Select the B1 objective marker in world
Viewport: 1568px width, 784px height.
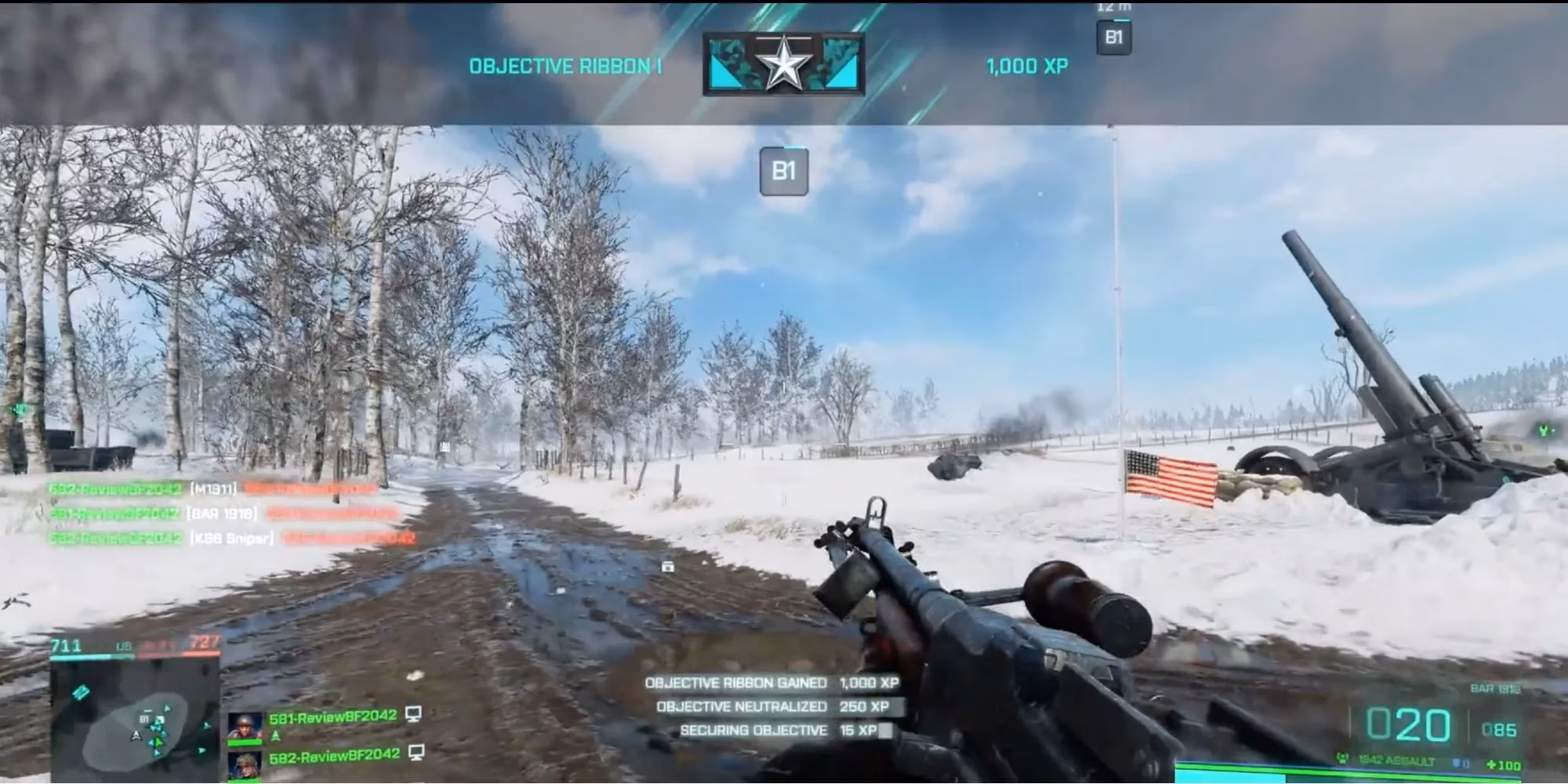785,171
